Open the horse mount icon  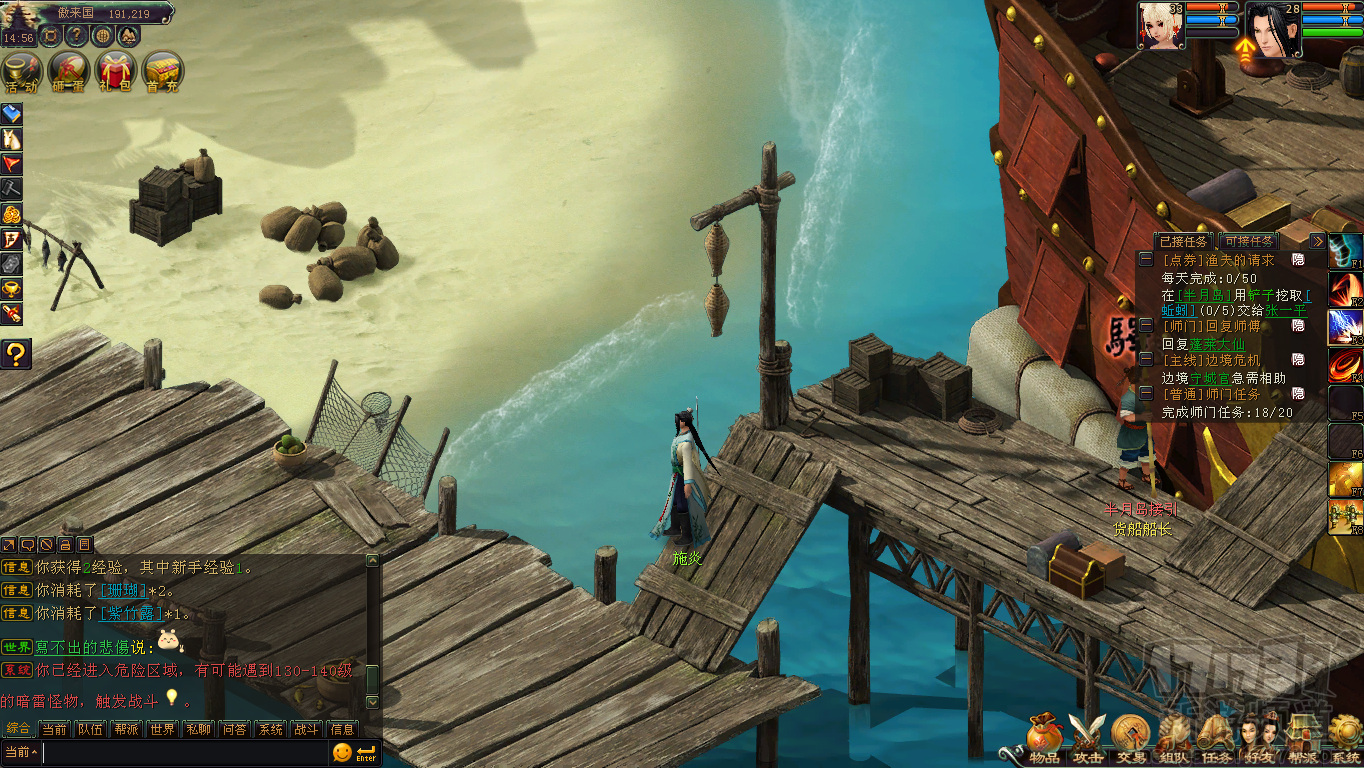(x=11, y=139)
